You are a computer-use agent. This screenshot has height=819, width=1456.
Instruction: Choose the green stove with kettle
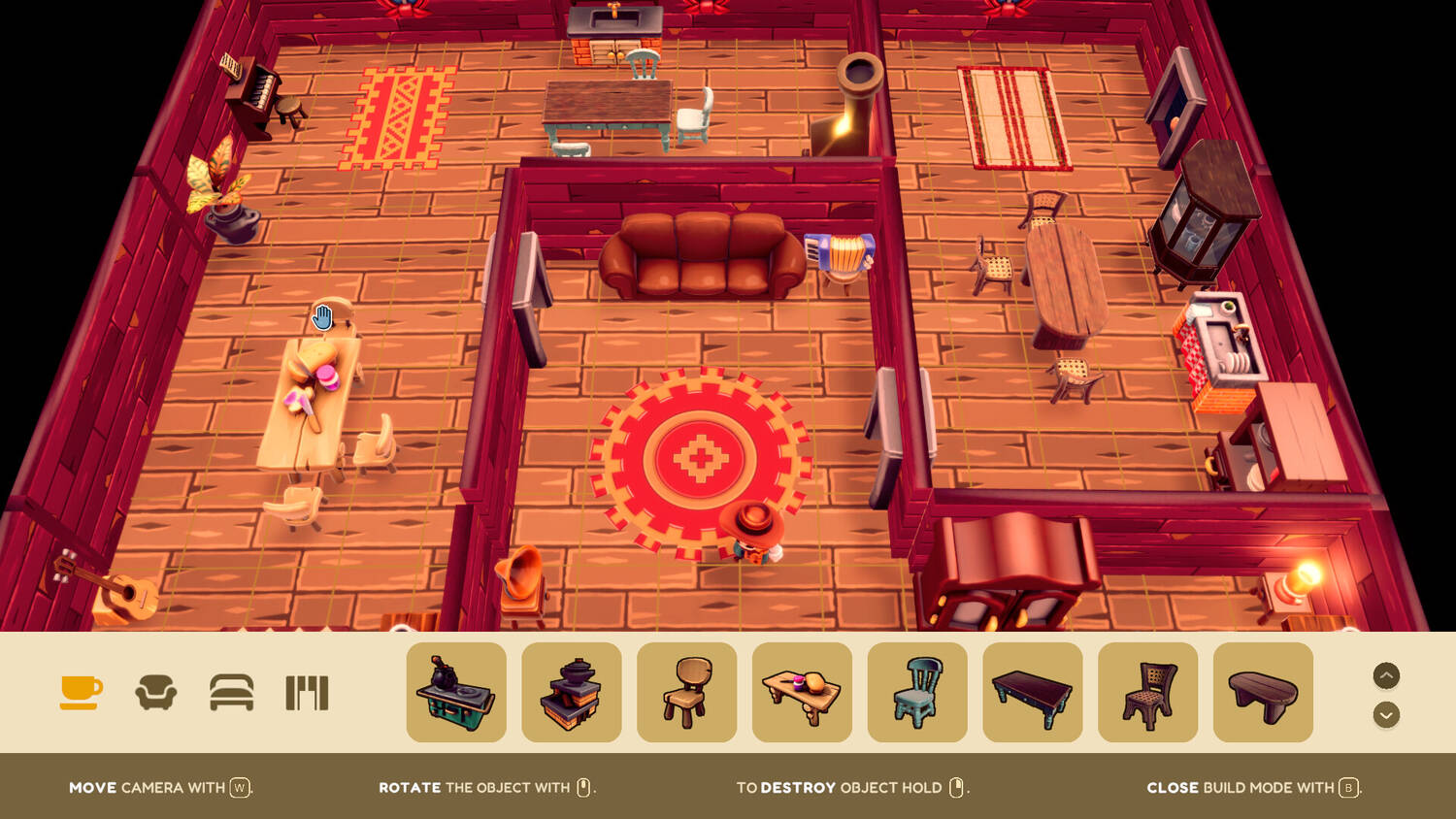[456, 693]
